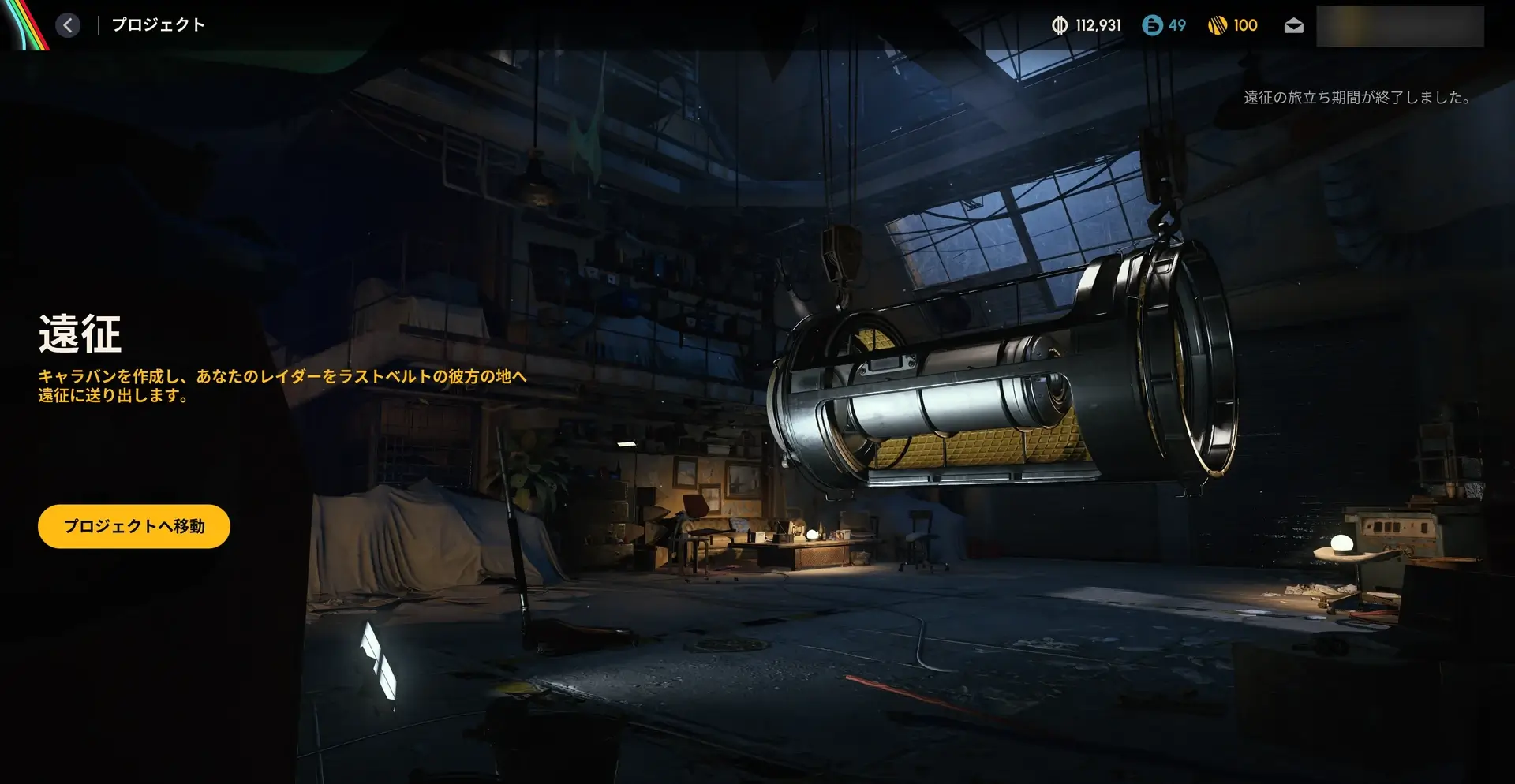Viewport: 1515px width, 784px height.
Task: Click the back arrow button
Action: 68,25
